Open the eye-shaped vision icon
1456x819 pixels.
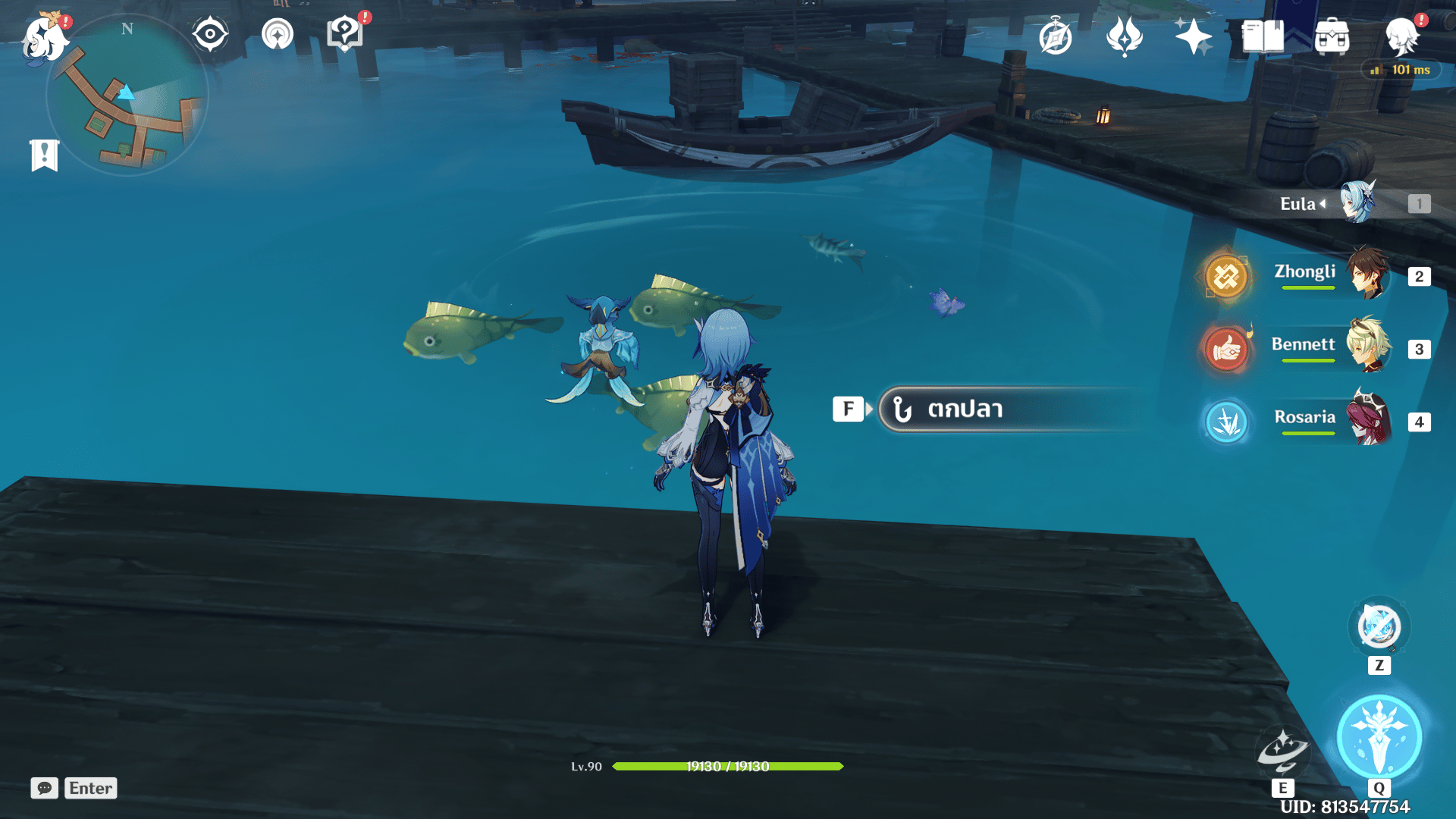pos(210,34)
